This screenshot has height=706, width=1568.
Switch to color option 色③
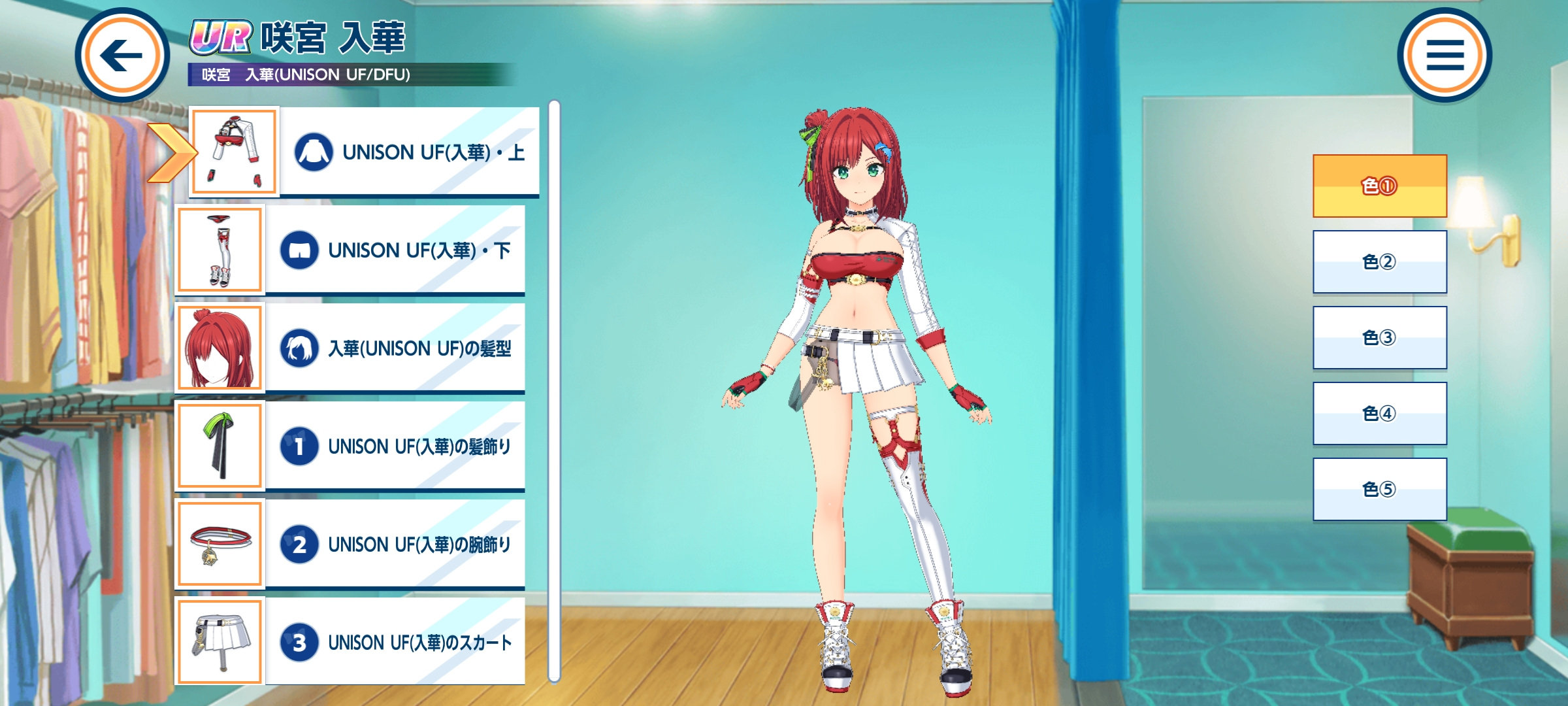click(x=1380, y=337)
